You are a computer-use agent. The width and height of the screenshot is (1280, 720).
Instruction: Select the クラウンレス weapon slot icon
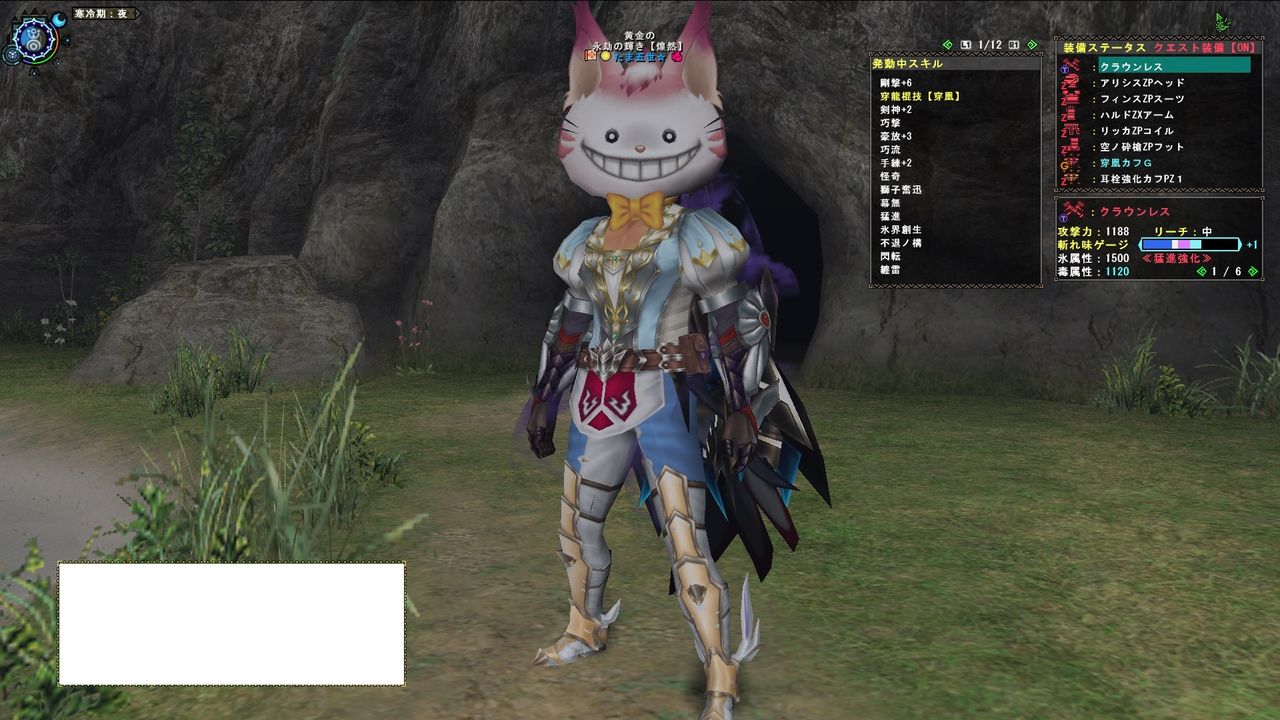pos(1069,67)
